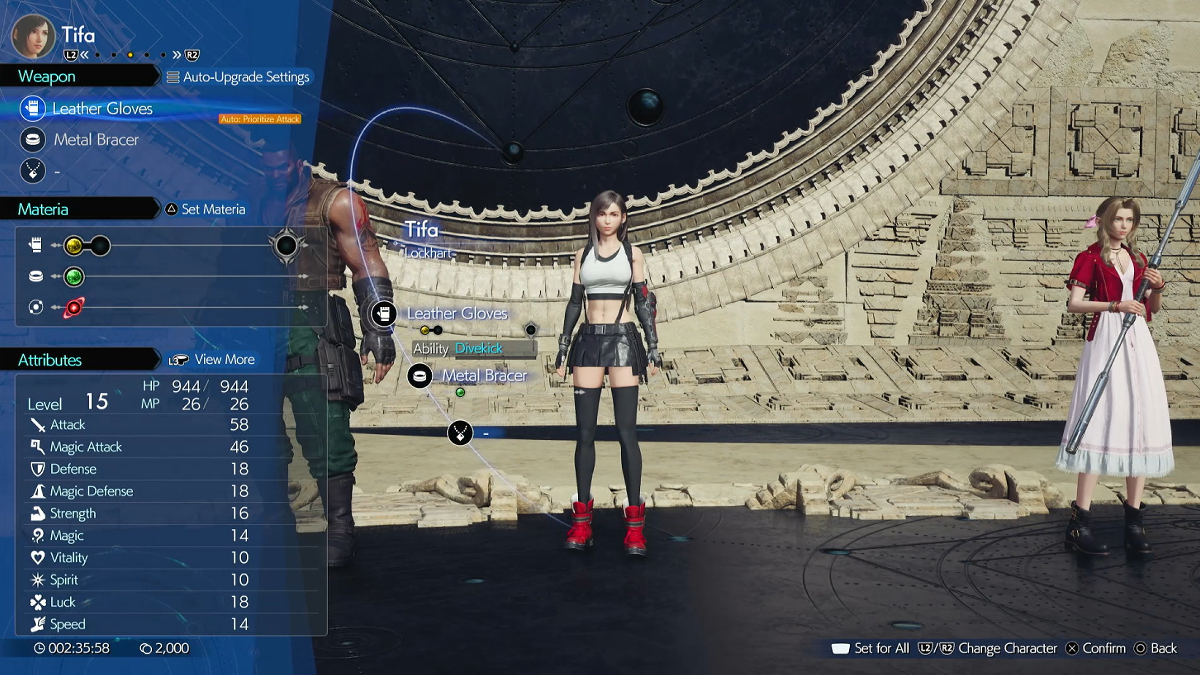Select the yellow materia orb in weapon slots
Screen dimensions: 1200x675
pyautogui.click(x=73, y=245)
